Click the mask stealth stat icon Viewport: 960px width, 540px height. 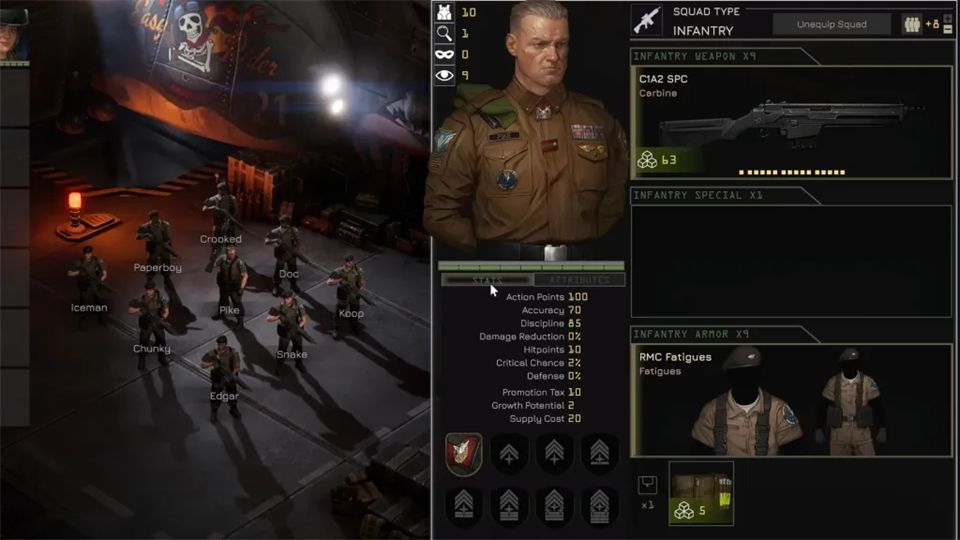click(x=445, y=54)
